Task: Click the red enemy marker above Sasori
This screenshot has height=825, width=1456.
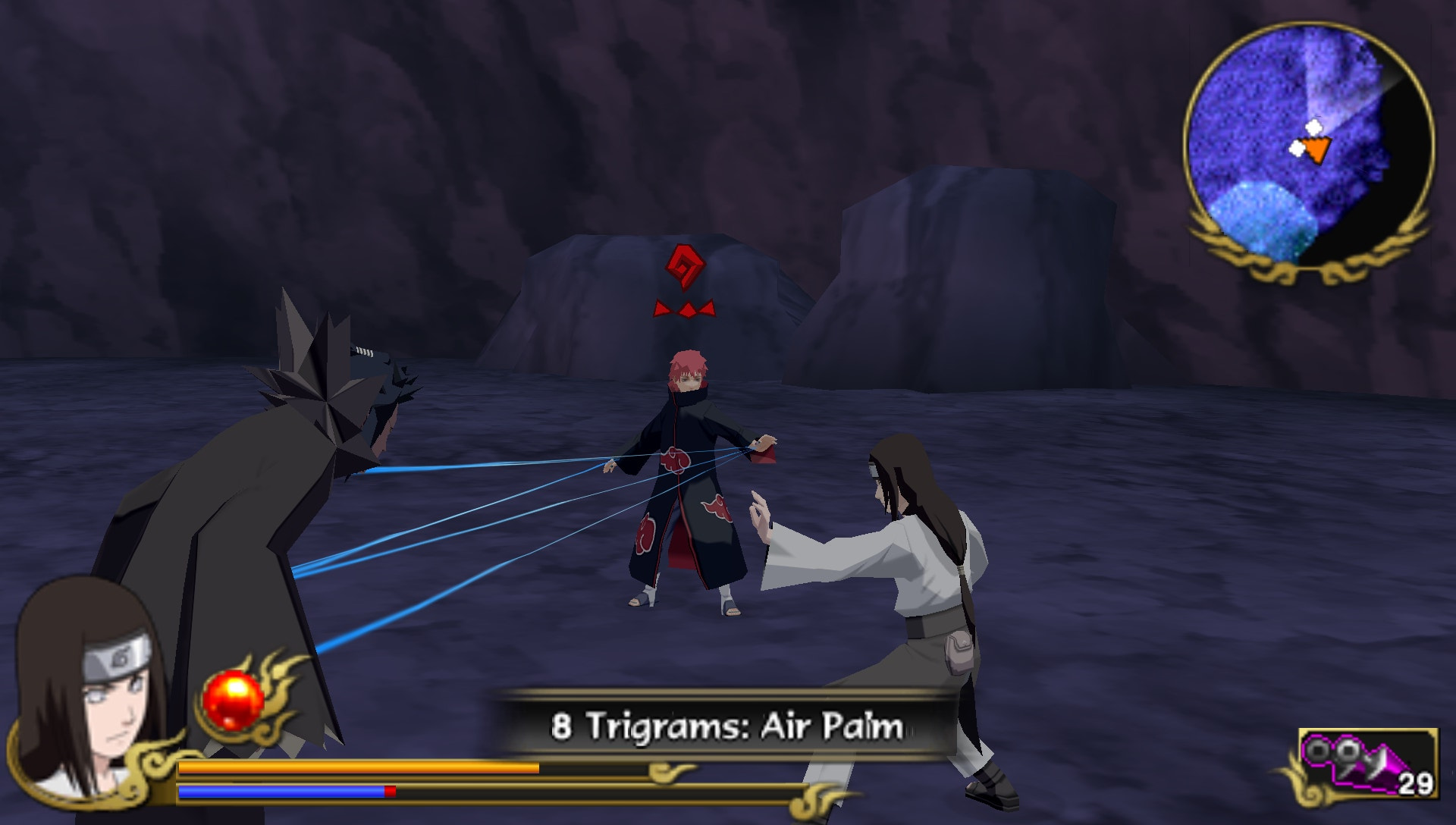Action: (685, 267)
